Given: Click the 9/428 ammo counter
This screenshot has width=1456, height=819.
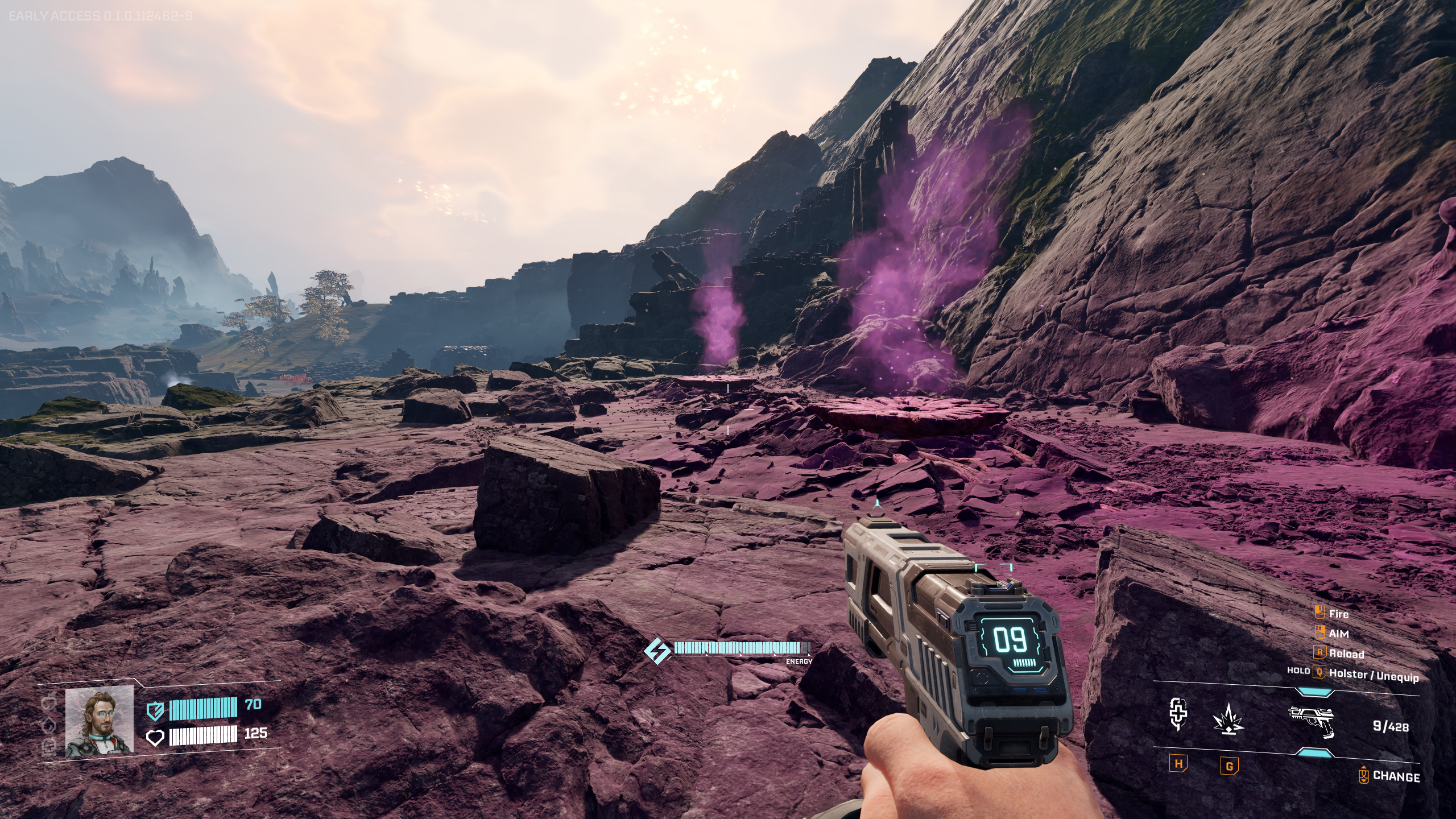Looking at the screenshot, I should [x=1391, y=726].
